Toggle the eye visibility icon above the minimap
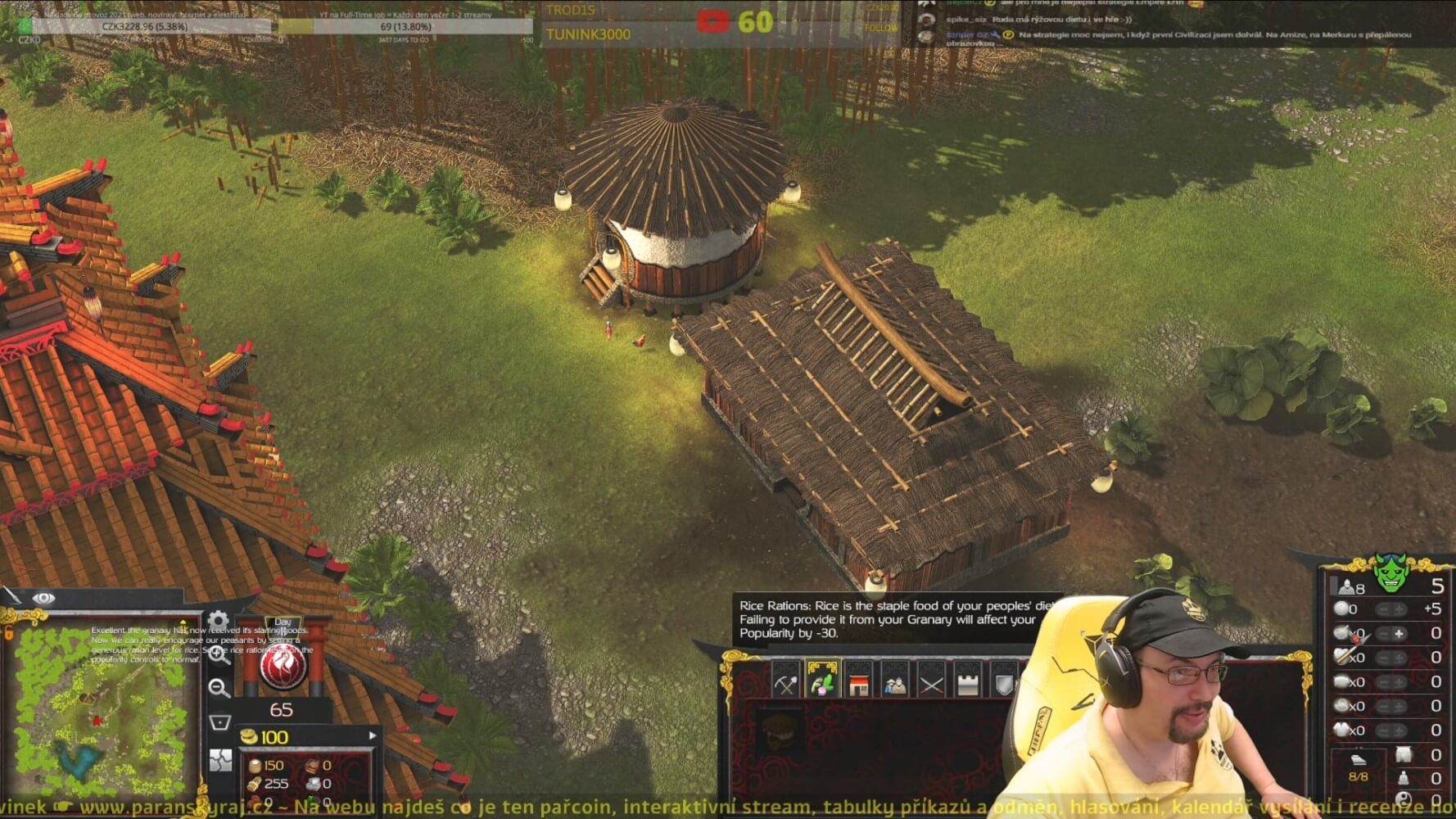The width and height of the screenshot is (1456, 819). click(43, 599)
